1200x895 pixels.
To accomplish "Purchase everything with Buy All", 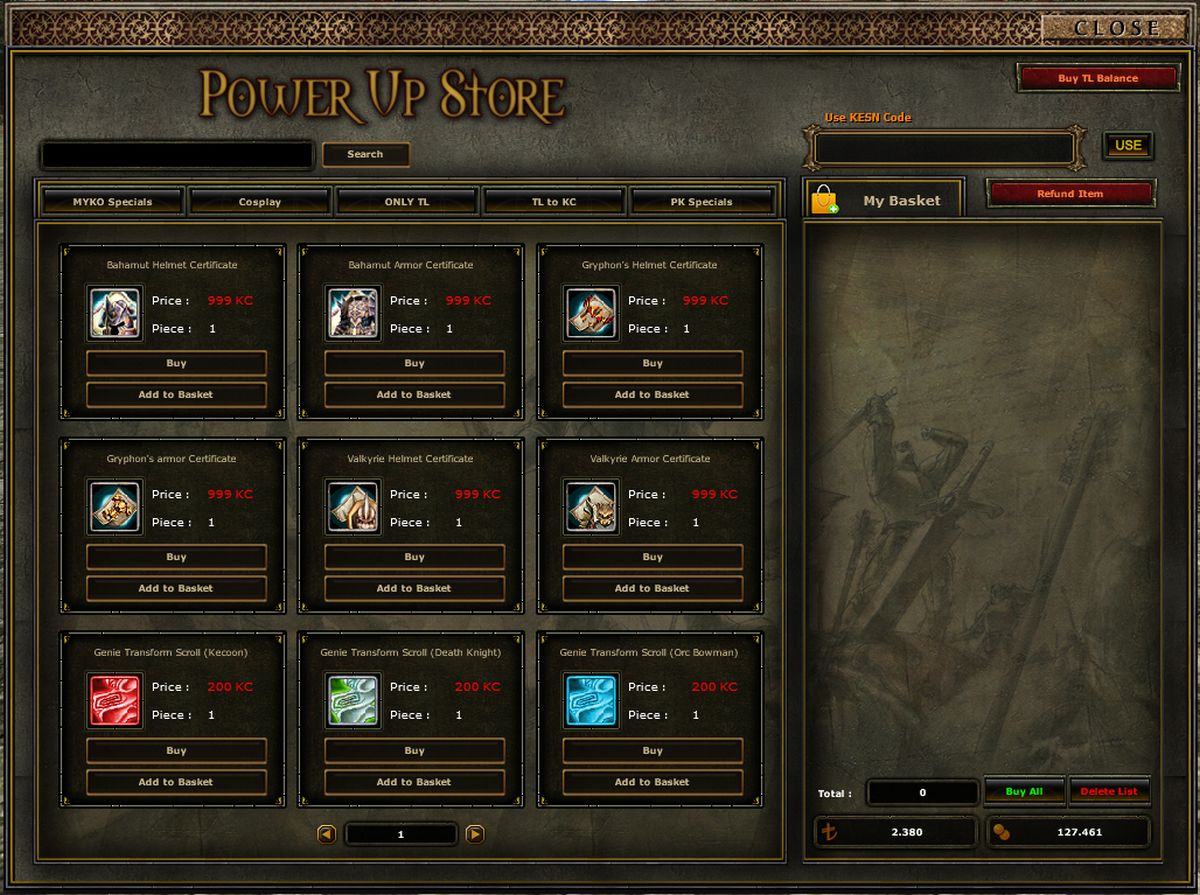I will point(1024,791).
